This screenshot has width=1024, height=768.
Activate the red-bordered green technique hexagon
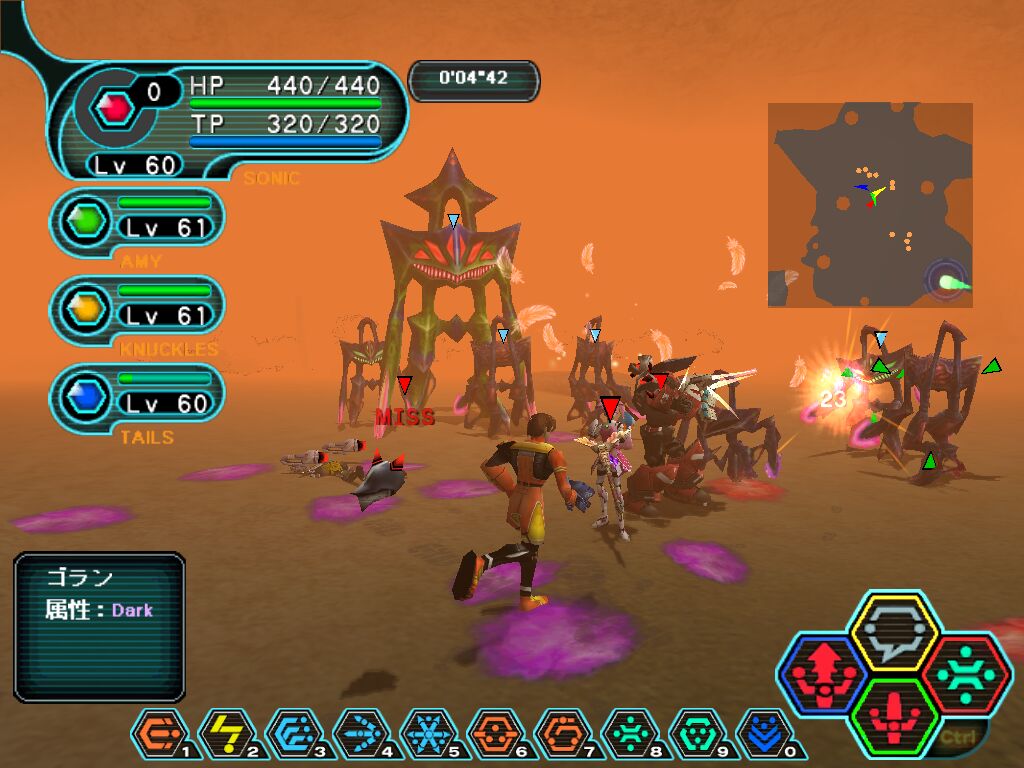tap(966, 673)
